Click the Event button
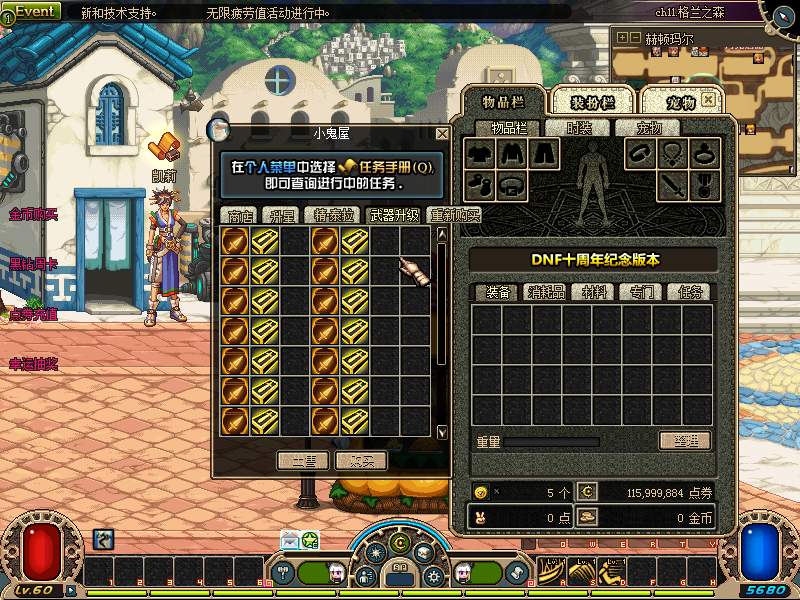This screenshot has width=800, height=600. pyautogui.click(x=34, y=11)
